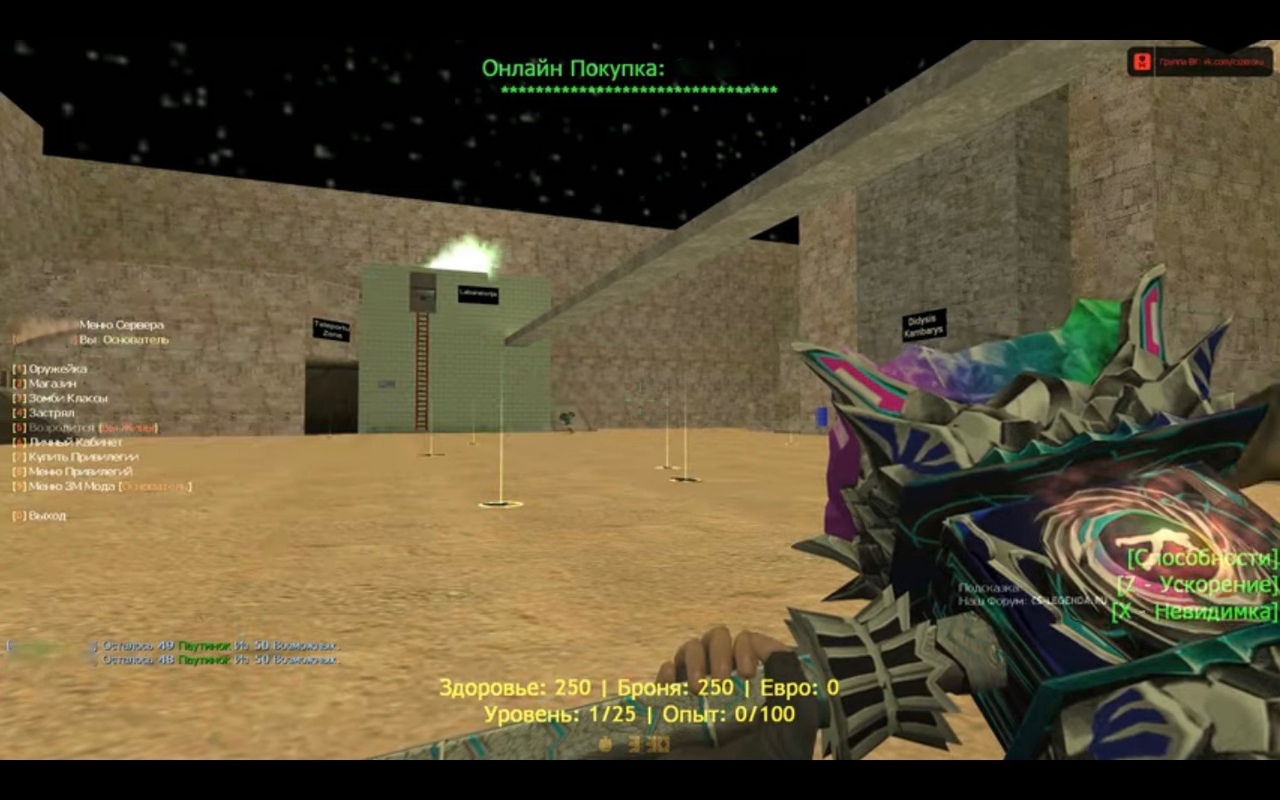
Task: Click the Группа ВК overlay banner
Action: pyautogui.click(x=1202, y=62)
